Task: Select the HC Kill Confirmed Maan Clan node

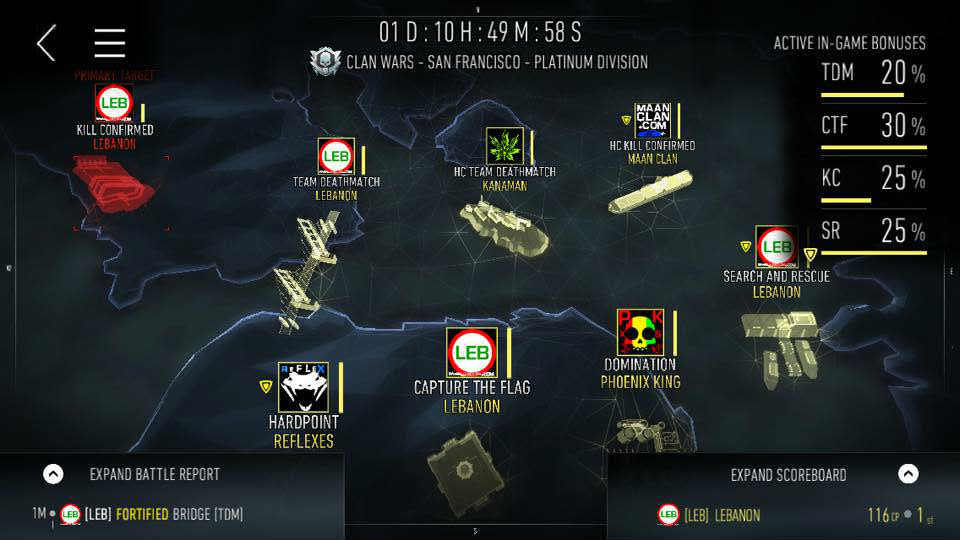Action: click(653, 120)
